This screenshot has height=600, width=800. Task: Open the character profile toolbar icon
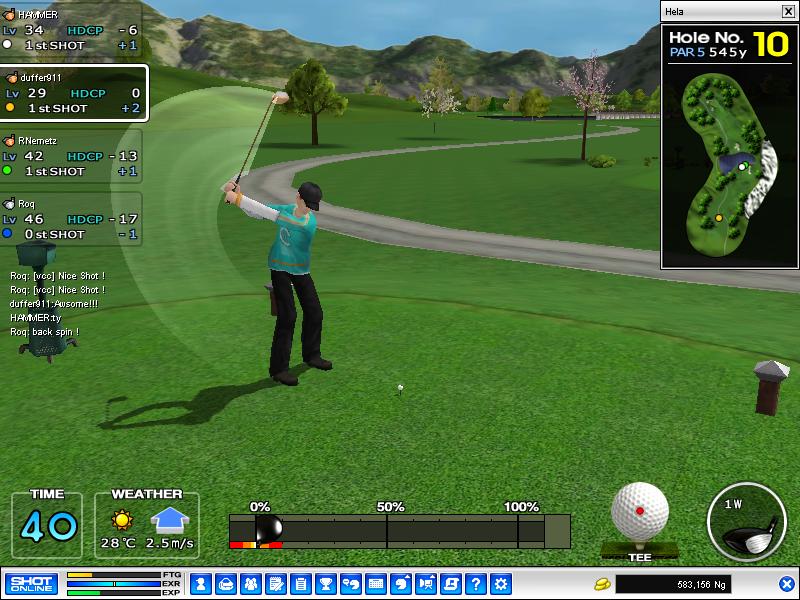201,584
